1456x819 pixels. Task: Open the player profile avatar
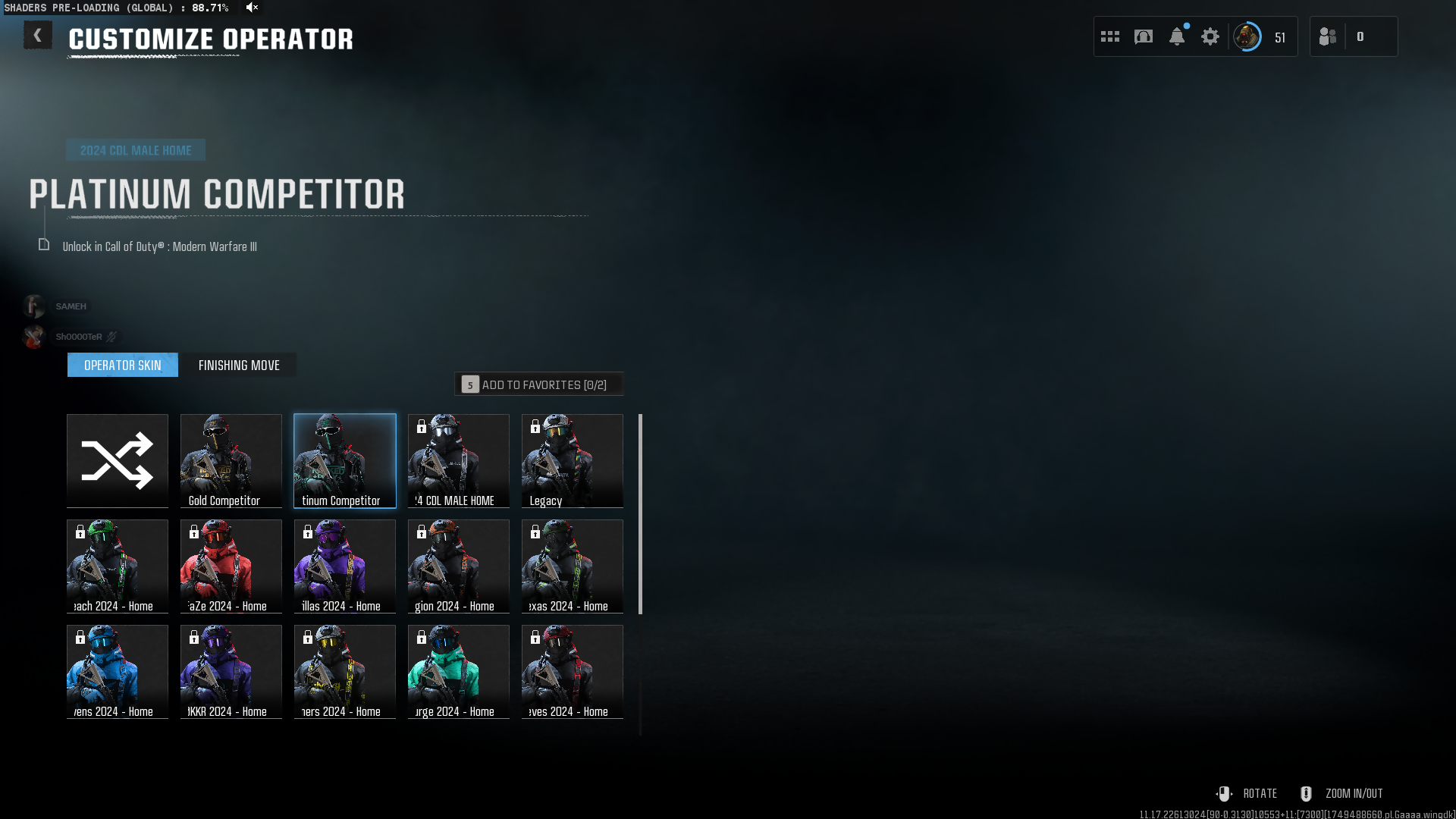coord(1247,36)
